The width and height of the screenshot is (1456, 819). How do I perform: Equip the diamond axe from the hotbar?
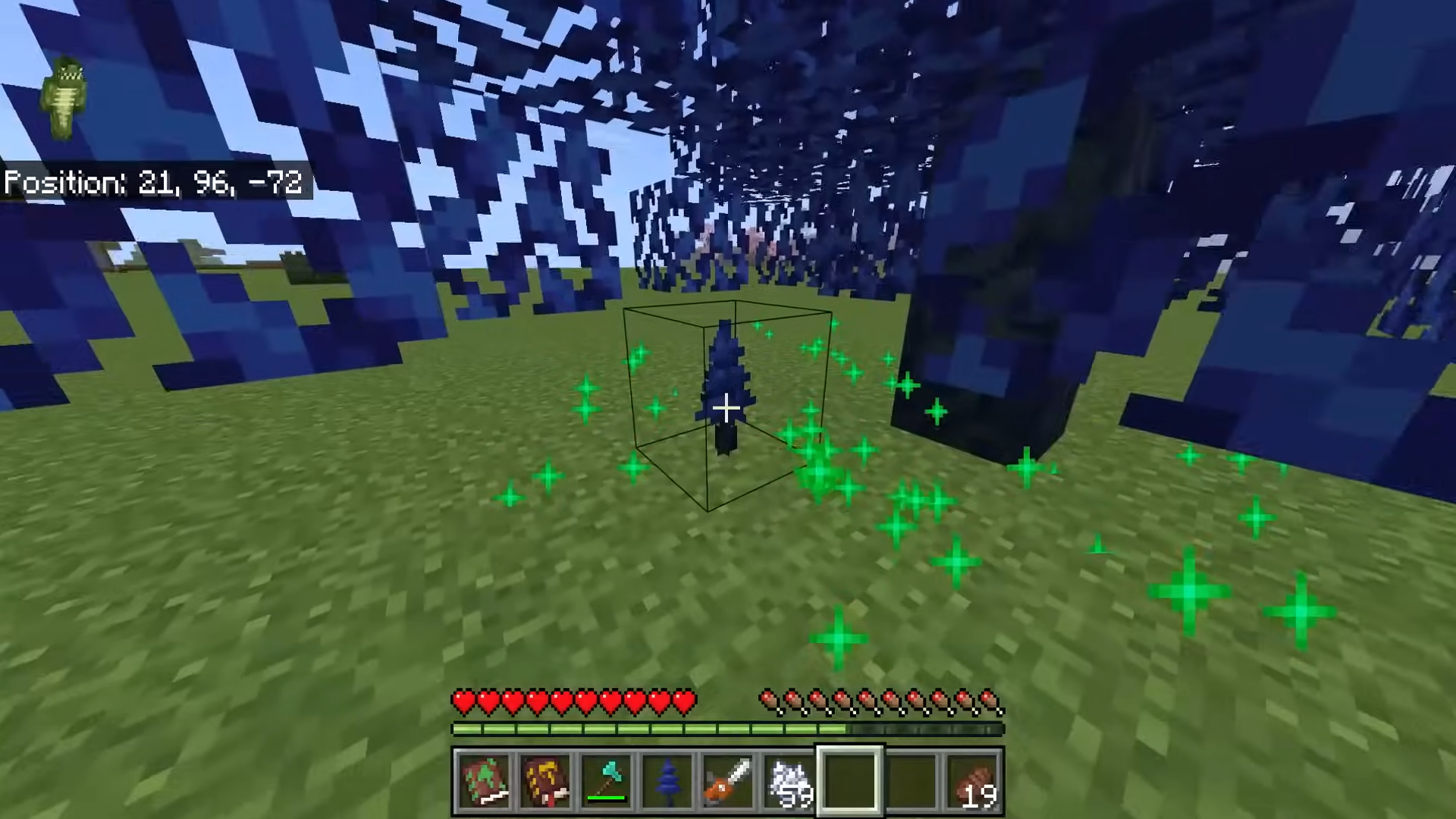coord(607,782)
